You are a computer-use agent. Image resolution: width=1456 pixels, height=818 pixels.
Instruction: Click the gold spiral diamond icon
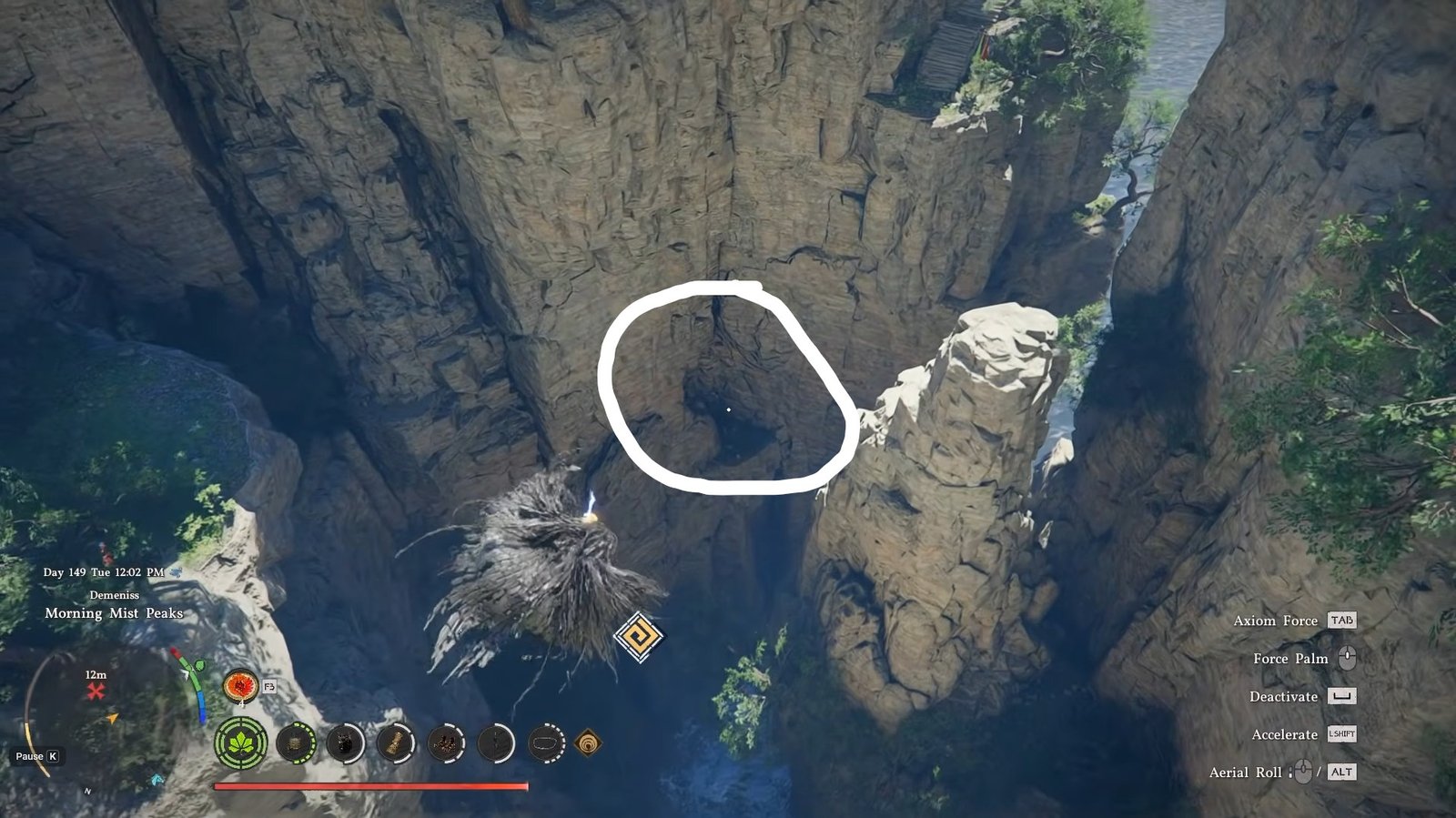coord(588,743)
